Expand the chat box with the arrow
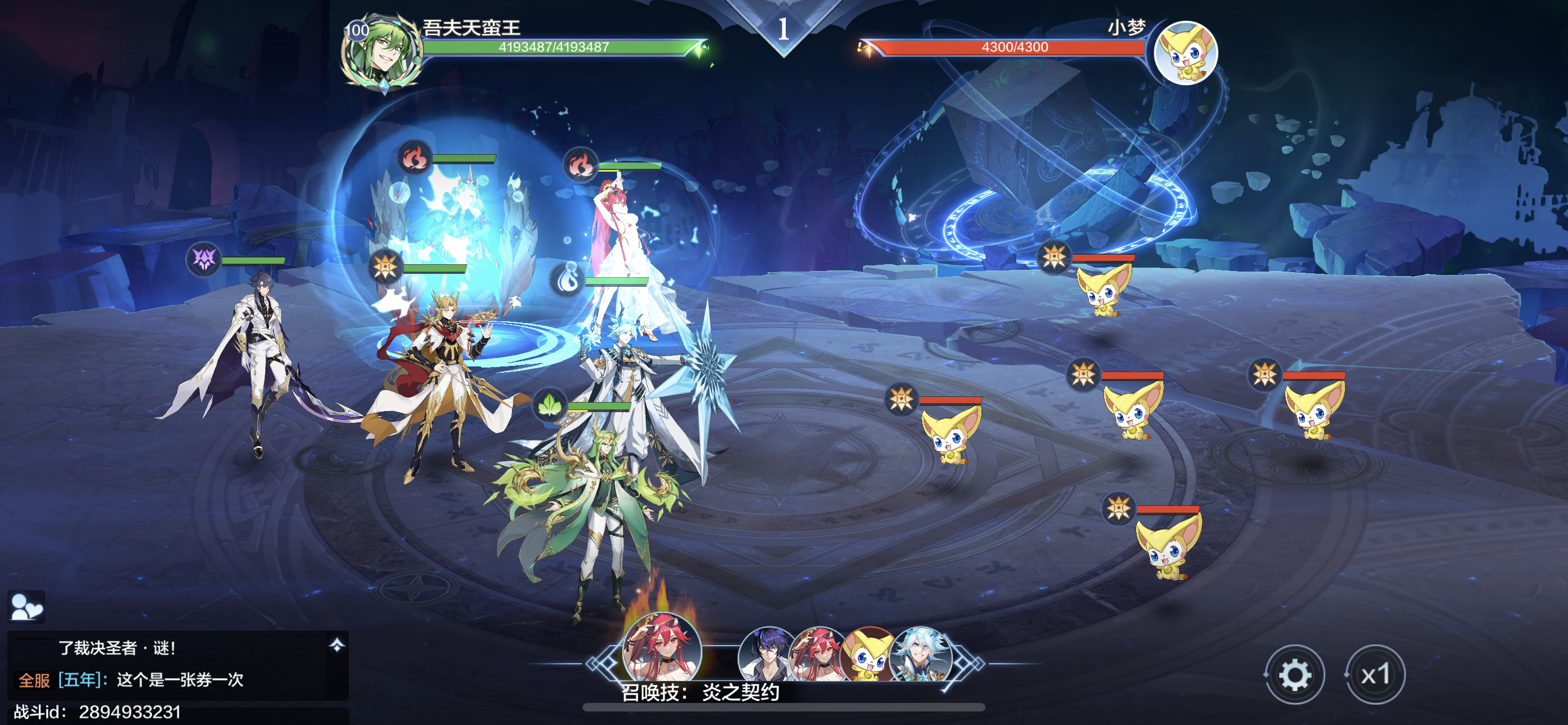 tap(336, 645)
